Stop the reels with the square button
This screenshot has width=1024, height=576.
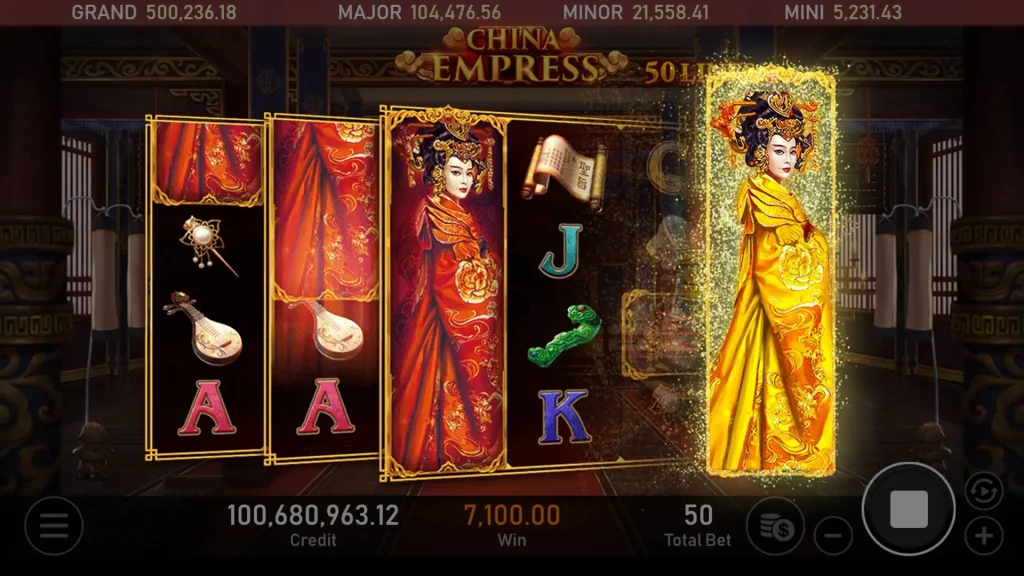[908, 509]
